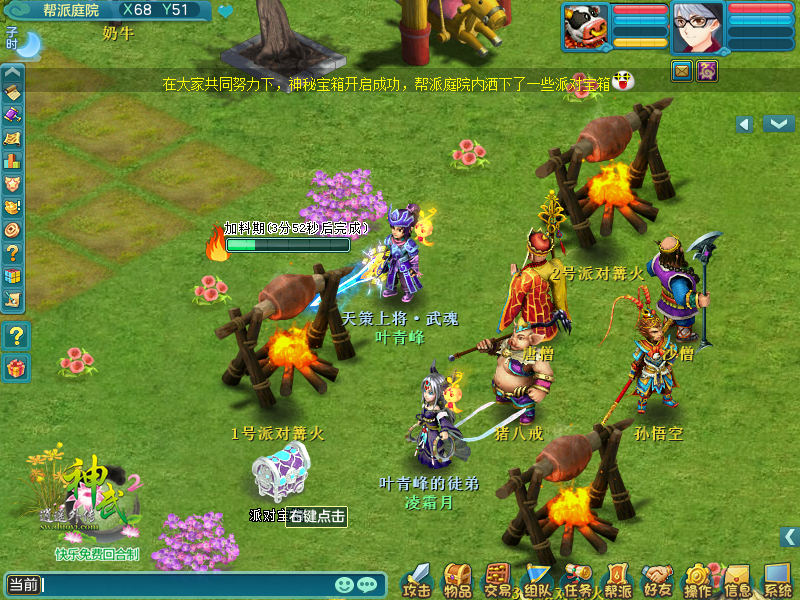Open the mail envelope icon under portraits
Viewport: 800px width, 600px height.
[682, 70]
